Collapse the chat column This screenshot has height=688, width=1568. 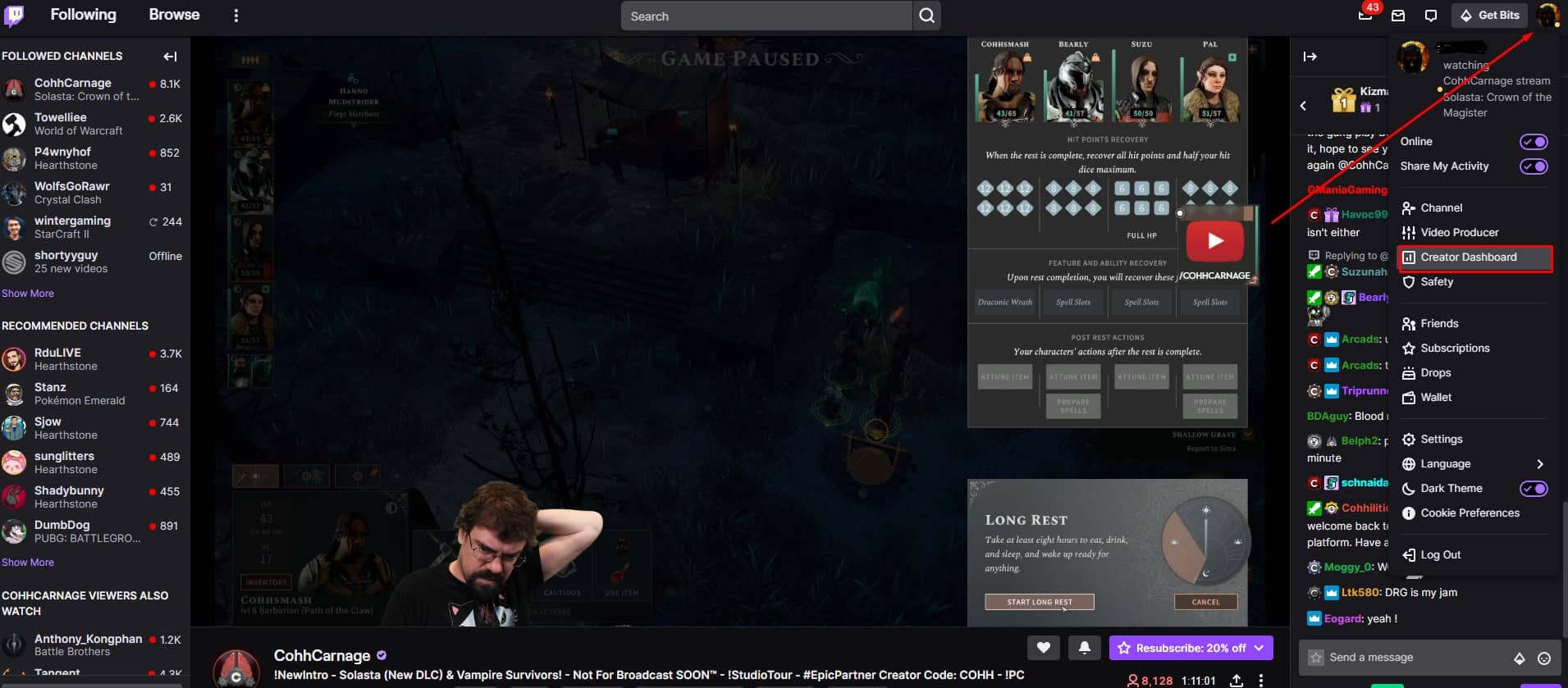1311,56
